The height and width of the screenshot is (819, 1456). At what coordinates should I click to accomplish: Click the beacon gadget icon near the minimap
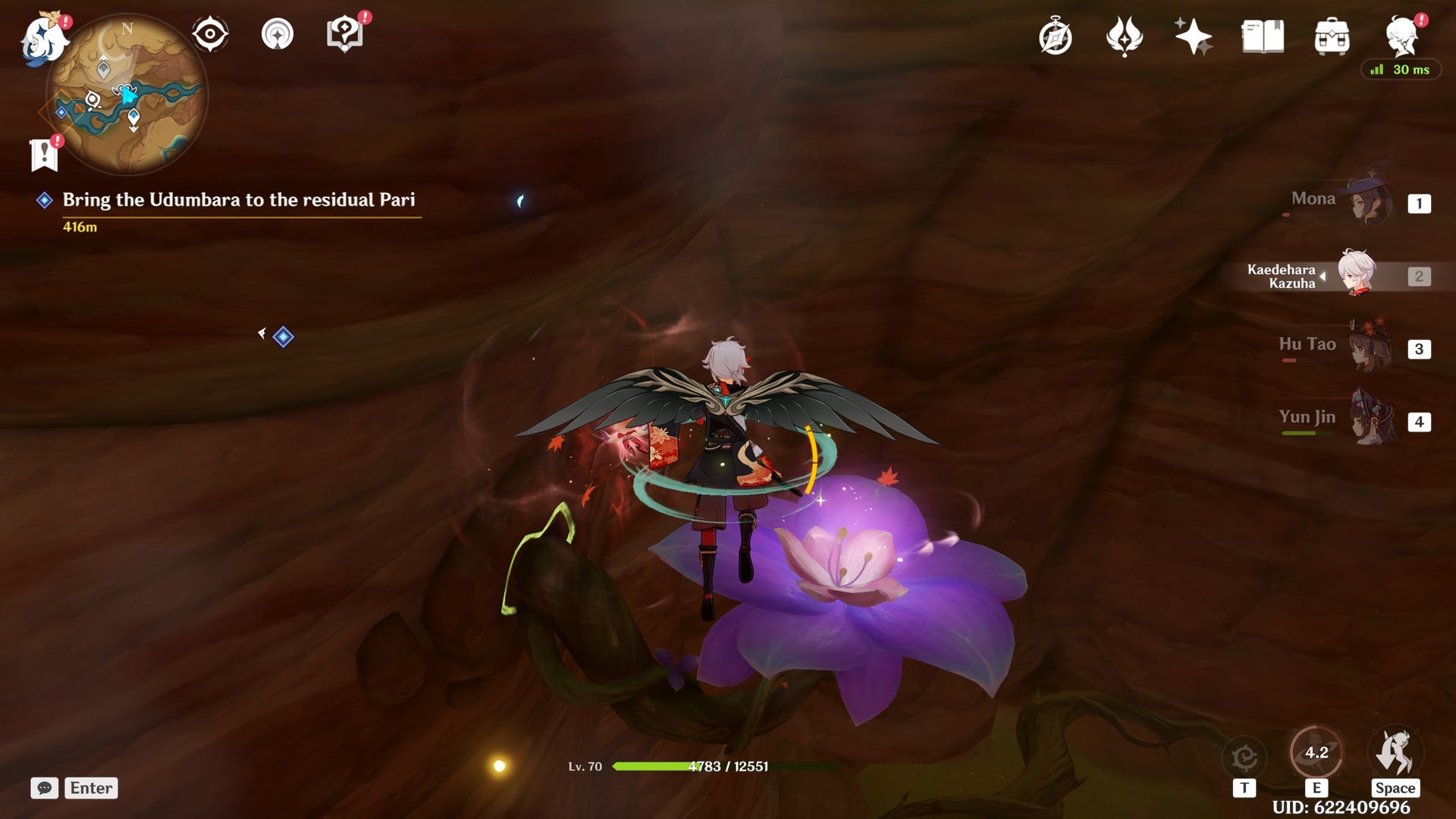click(x=278, y=34)
